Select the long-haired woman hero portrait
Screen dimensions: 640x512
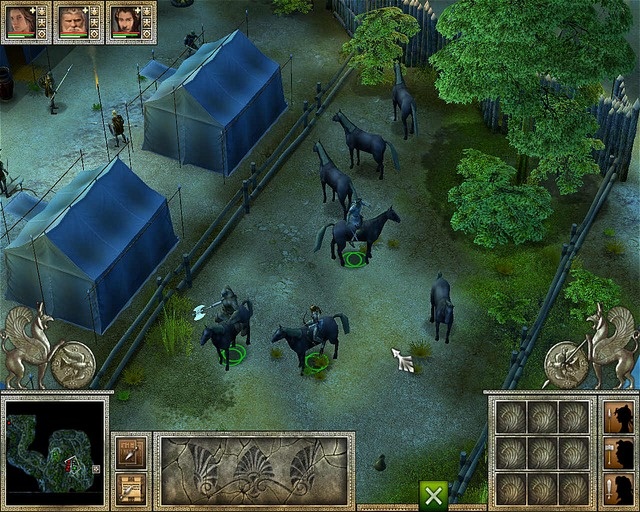point(20,21)
